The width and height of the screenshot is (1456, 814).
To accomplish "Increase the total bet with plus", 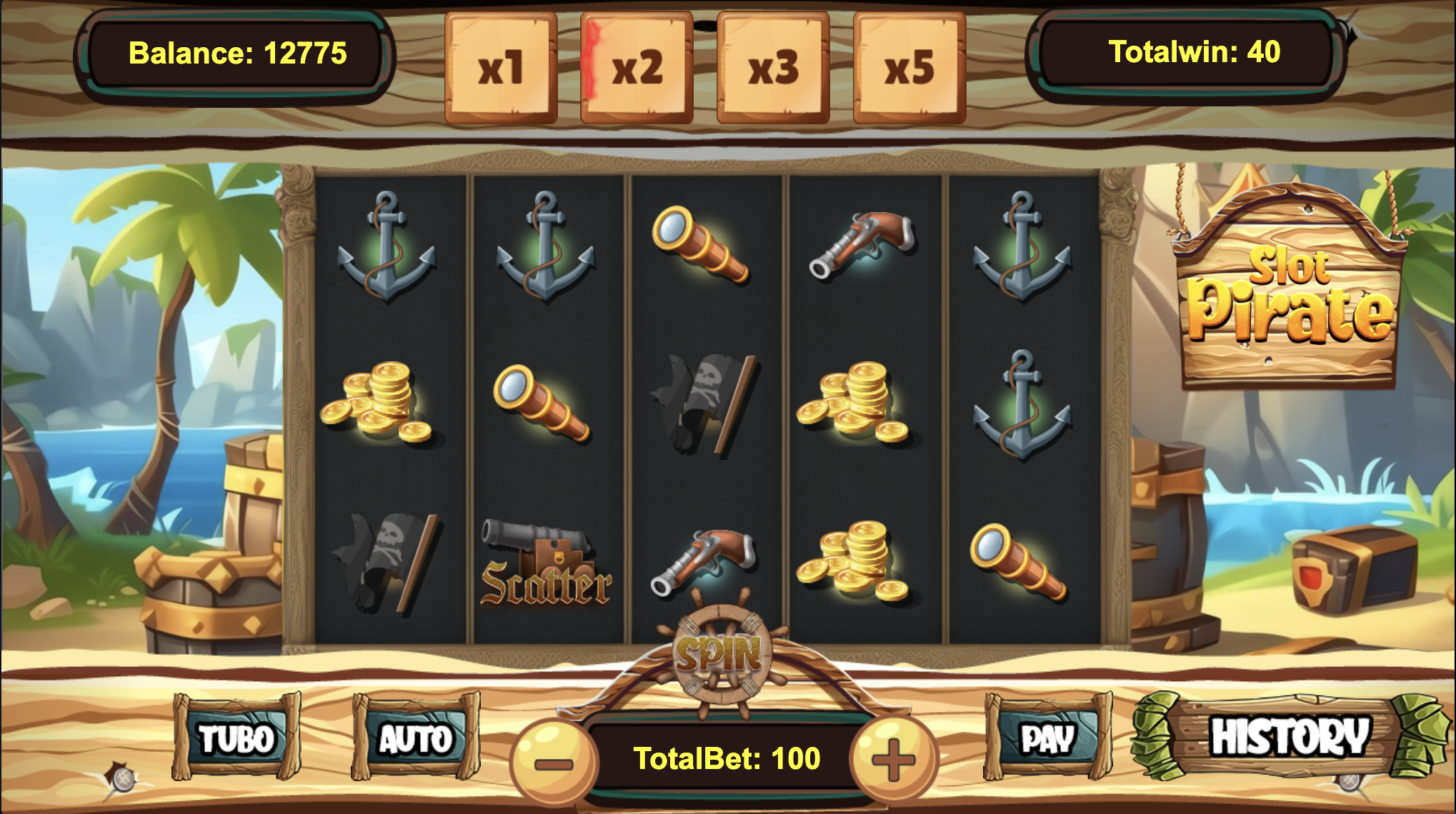I will point(892,760).
